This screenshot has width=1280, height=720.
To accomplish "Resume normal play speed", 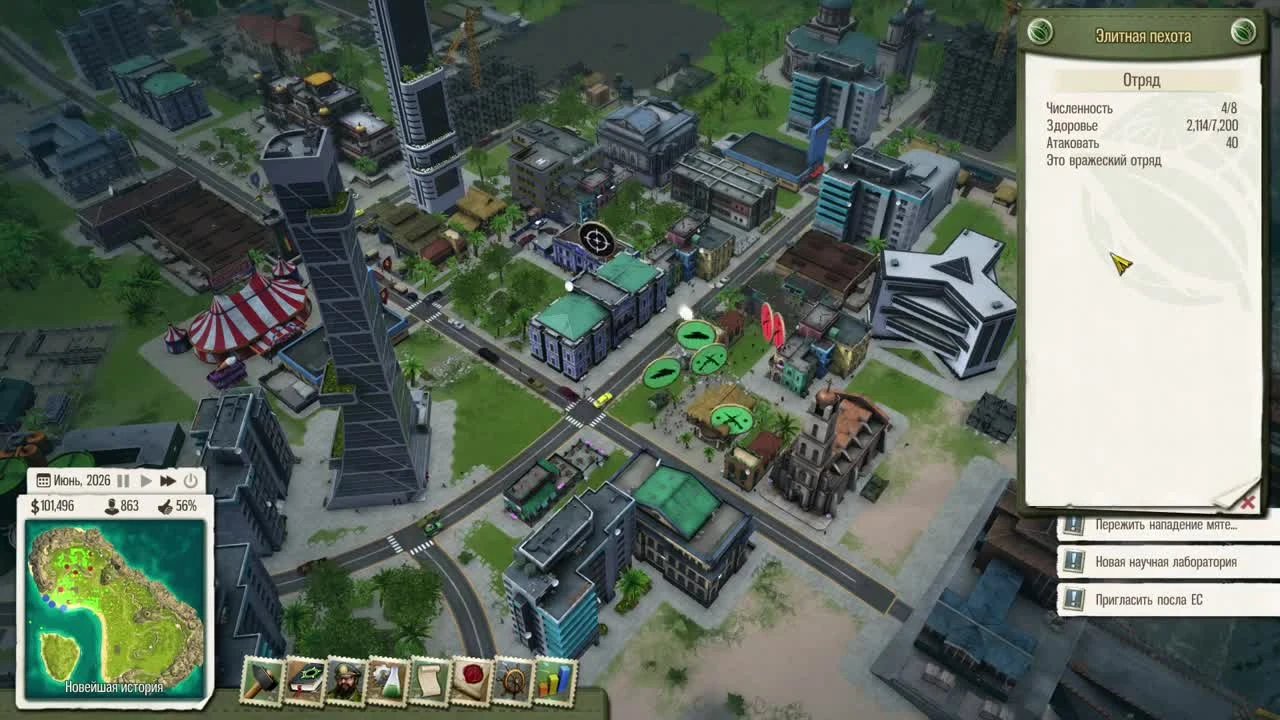I will tap(146, 481).
